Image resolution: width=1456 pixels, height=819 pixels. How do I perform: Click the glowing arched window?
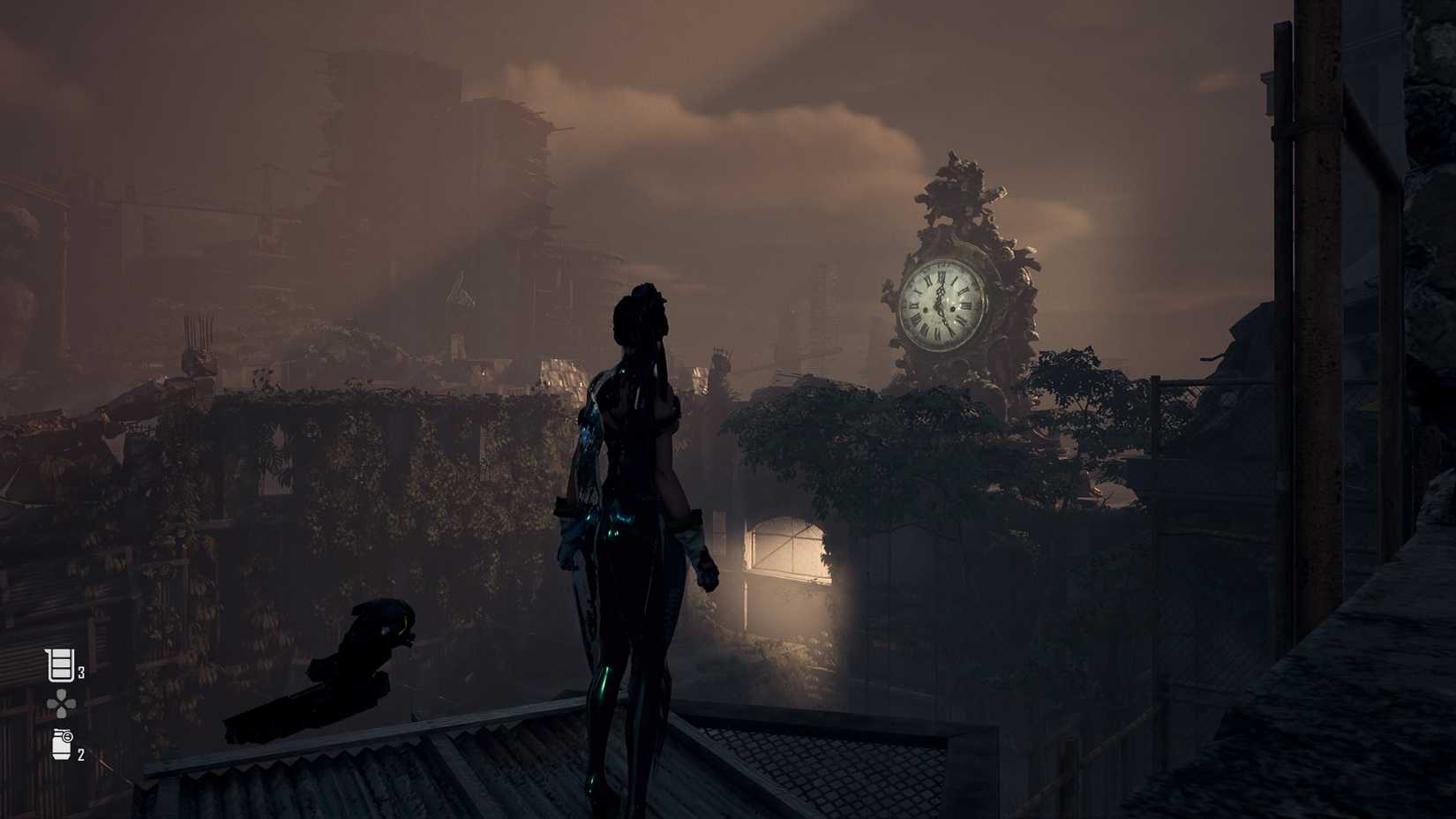point(785,547)
